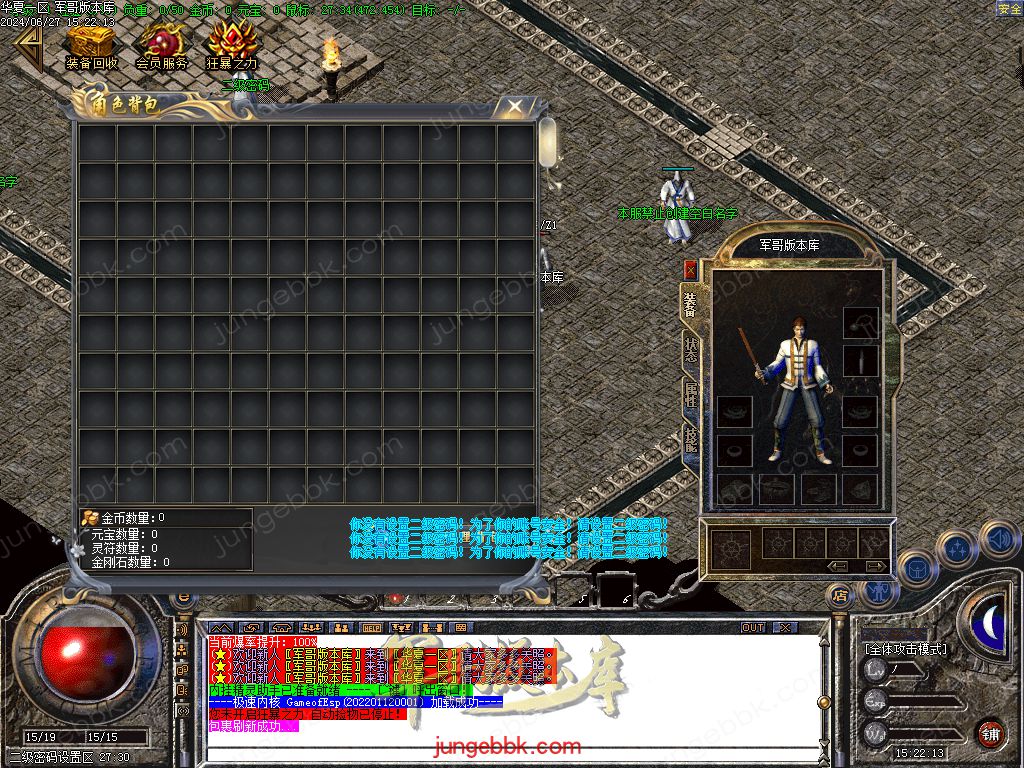This screenshot has height=768, width=1024.
Task: Activate the 狂暴之力 berserk power icon
Action: coord(232,45)
